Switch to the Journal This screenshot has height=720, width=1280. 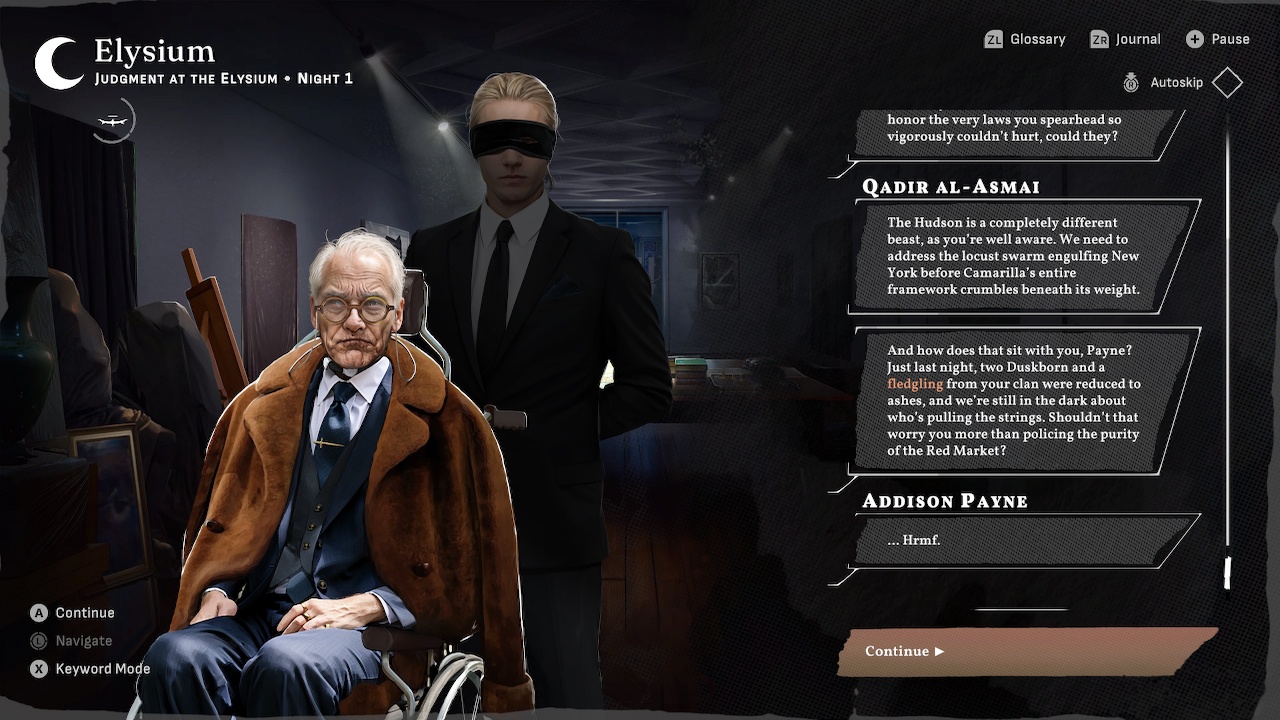pos(1137,39)
